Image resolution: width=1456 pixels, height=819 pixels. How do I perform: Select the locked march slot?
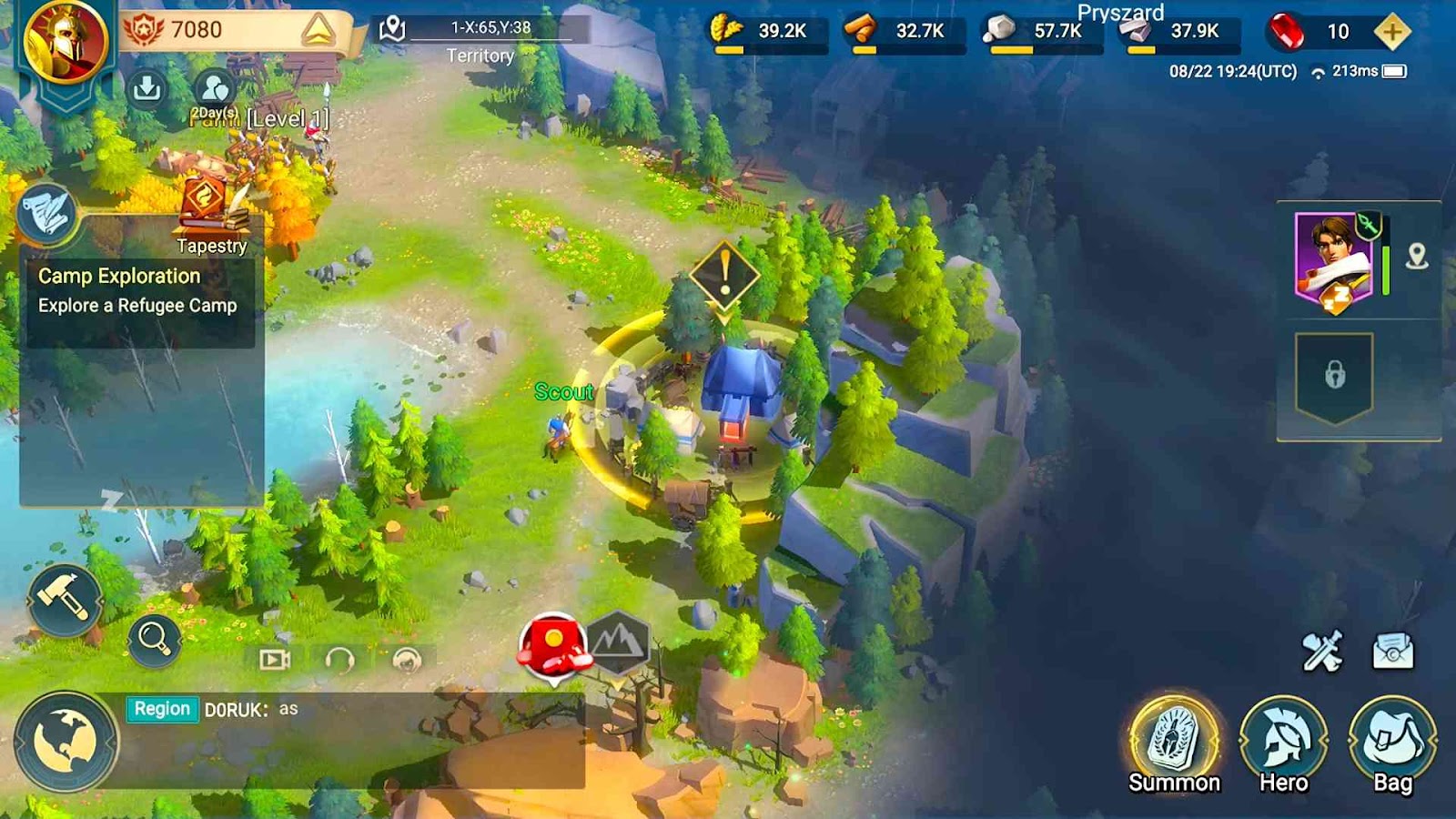[1334, 375]
